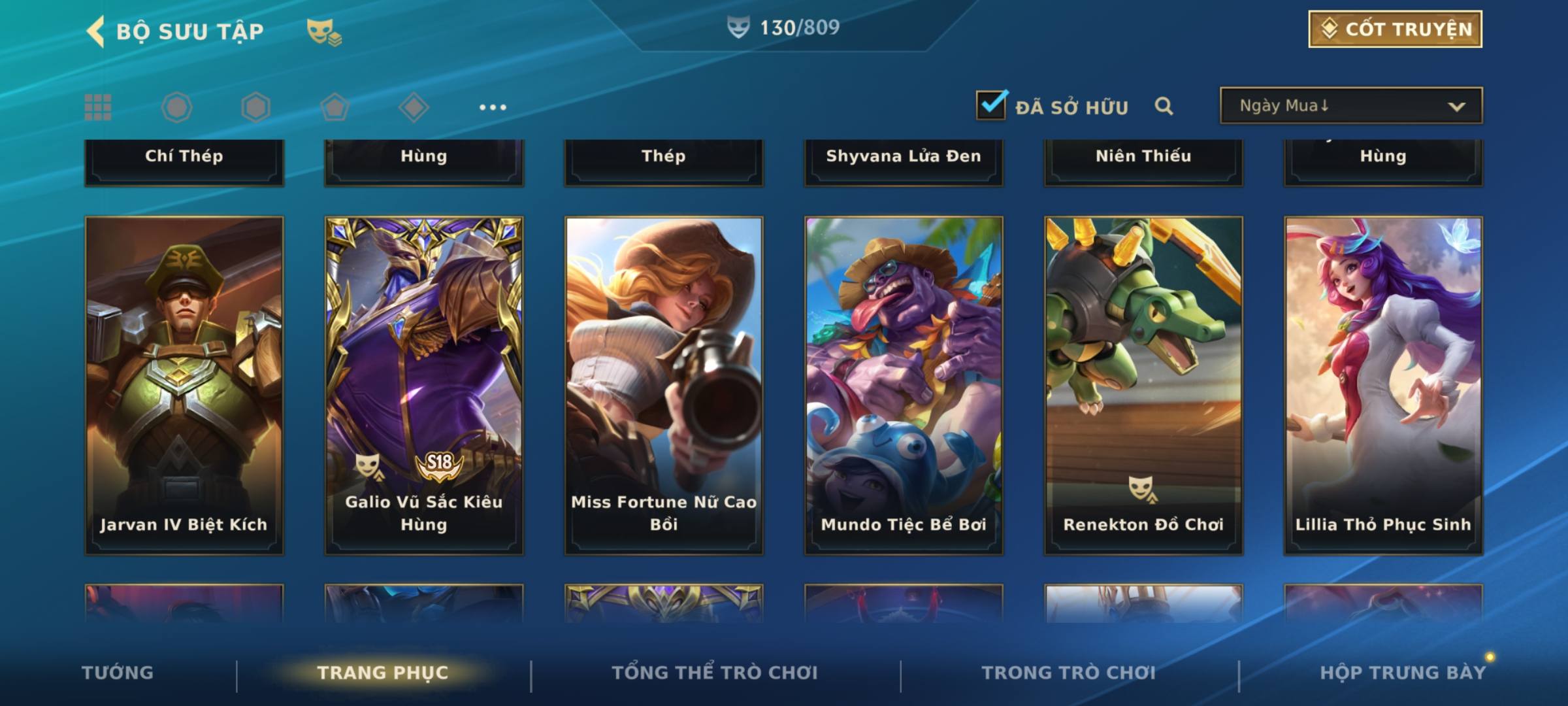Show more filters with three dots
The height and width of the screenshot is (706, 1568).
pos(493,107)
